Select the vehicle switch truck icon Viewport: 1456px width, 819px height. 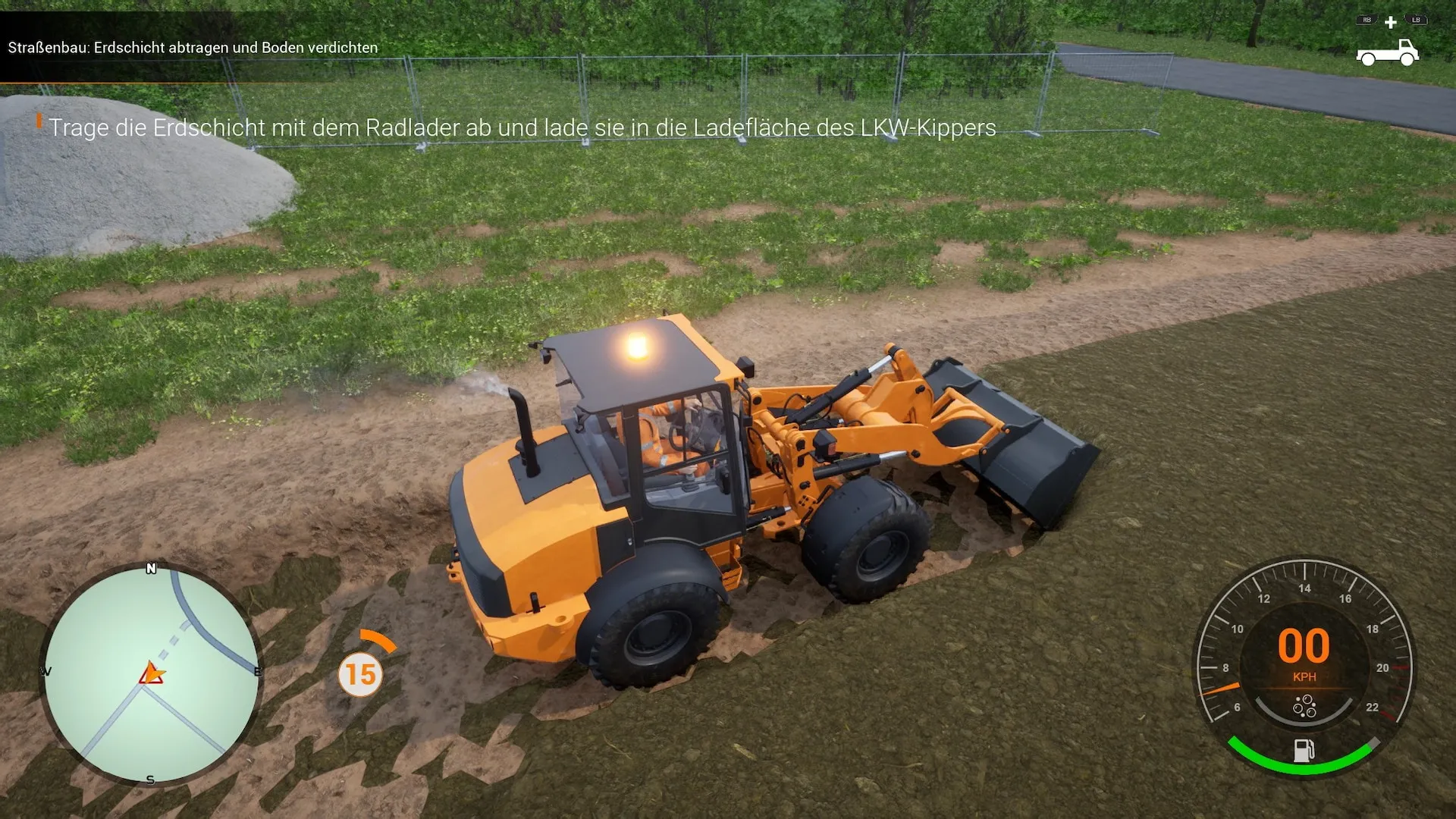point(1387,52)
